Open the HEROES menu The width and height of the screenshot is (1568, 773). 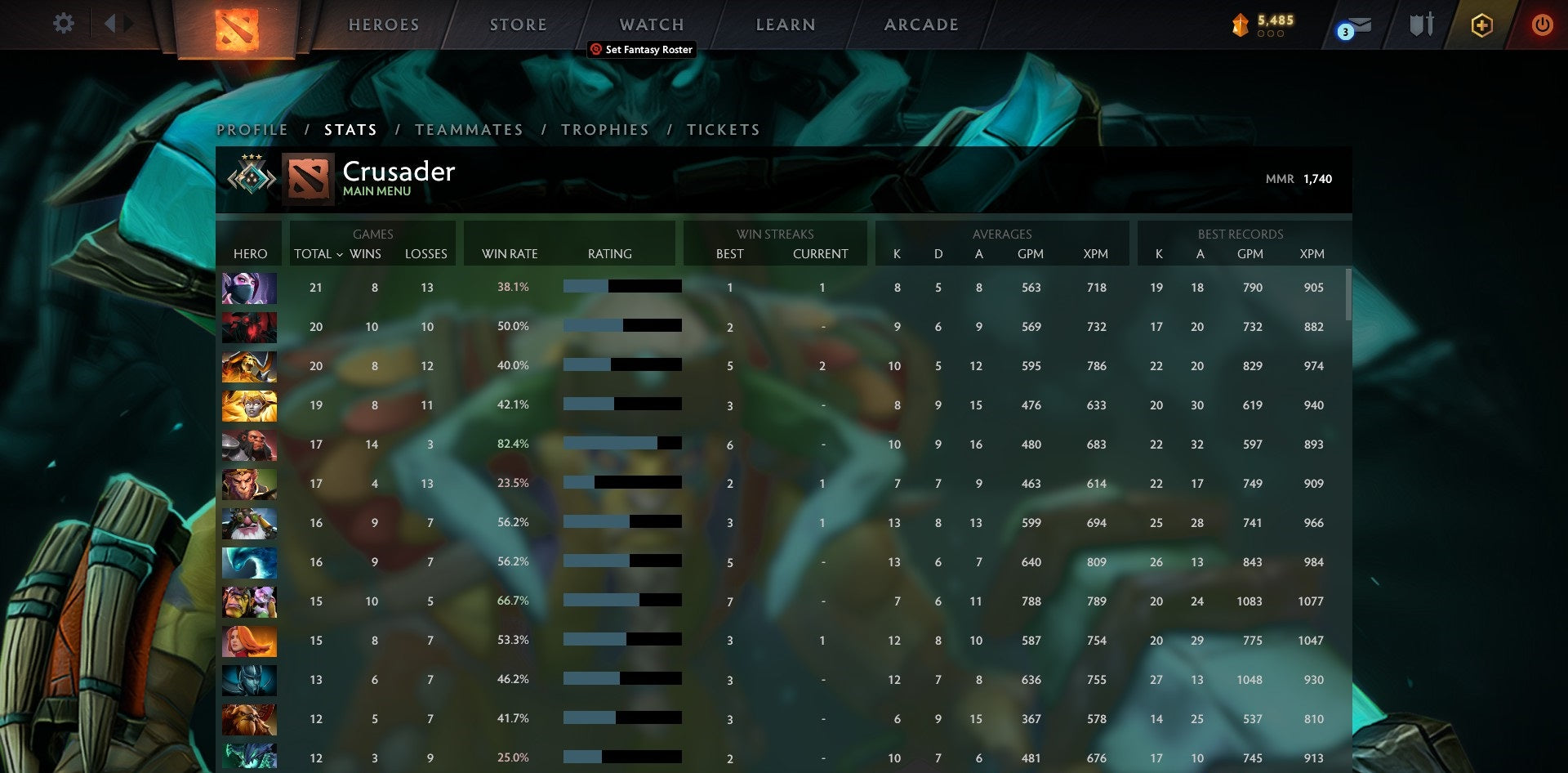[x=382, y=25]
